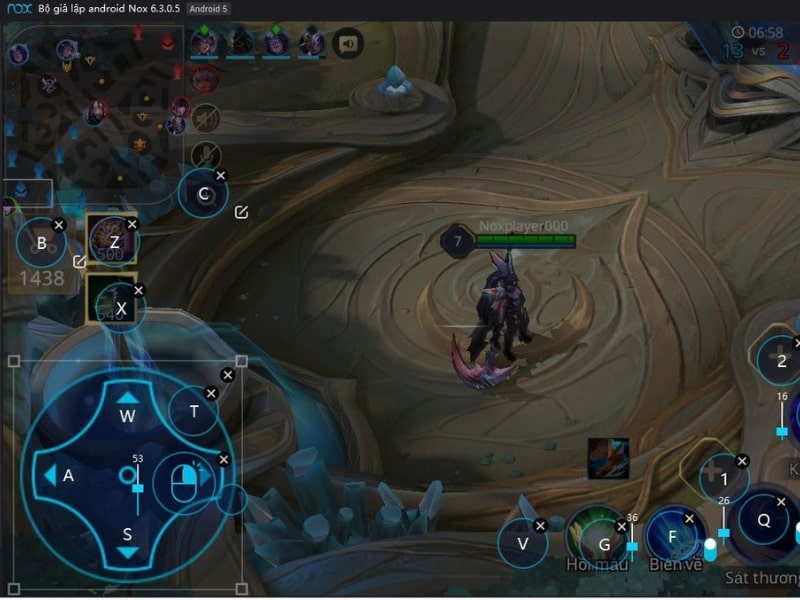Select the V key mapping circle
The image size is (800, 600).
pos(522,544)
